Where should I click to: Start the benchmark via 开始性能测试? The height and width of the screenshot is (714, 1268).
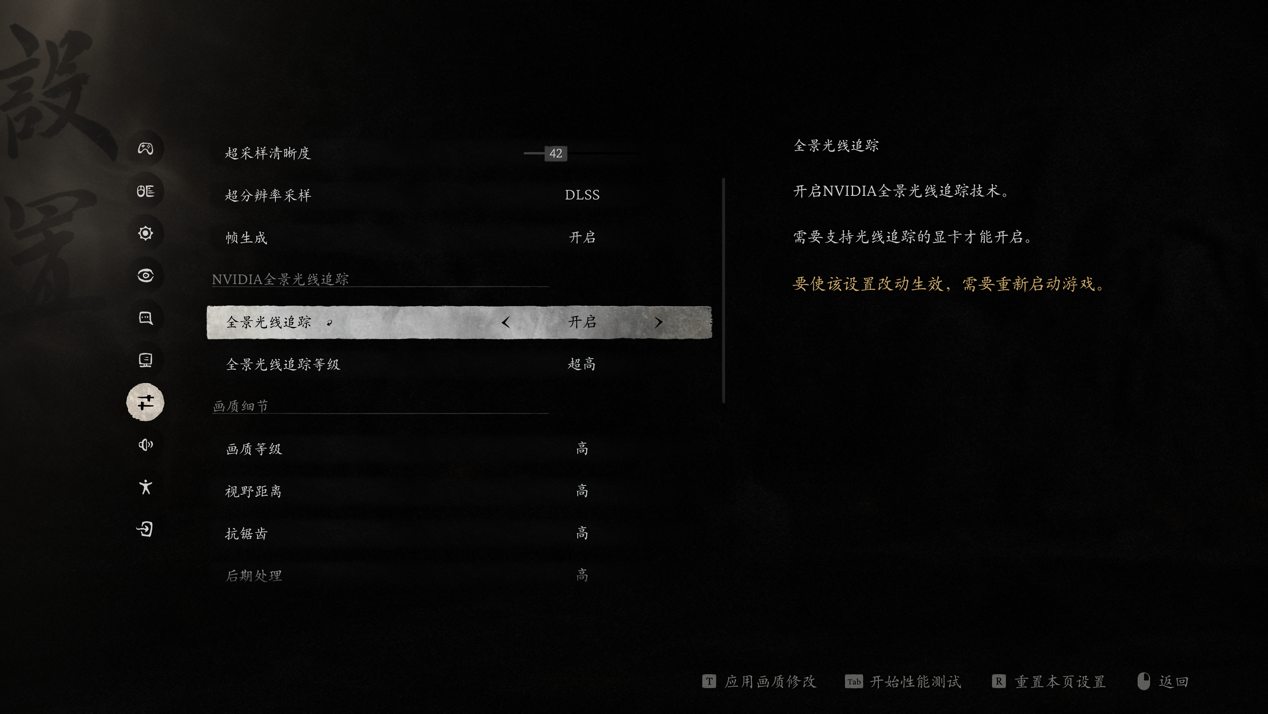(x=904, y=682)
